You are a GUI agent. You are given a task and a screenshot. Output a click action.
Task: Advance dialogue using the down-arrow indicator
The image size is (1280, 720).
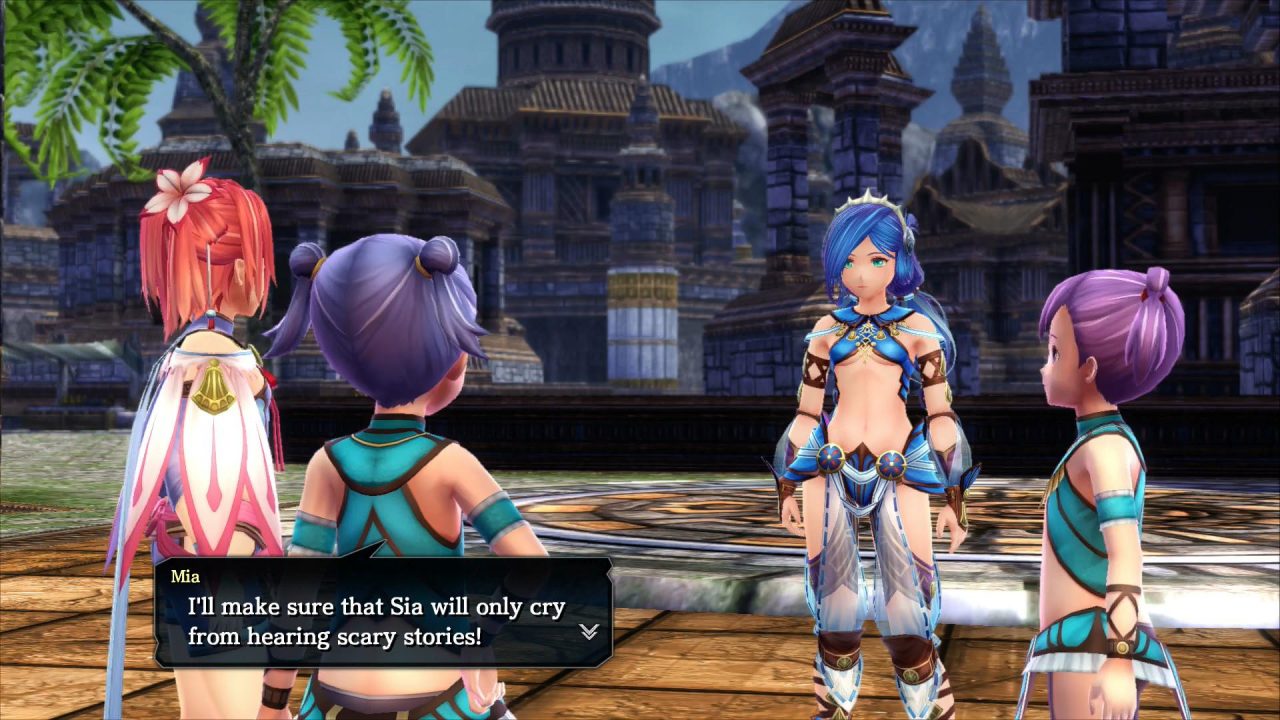click(x=589, y=631)
